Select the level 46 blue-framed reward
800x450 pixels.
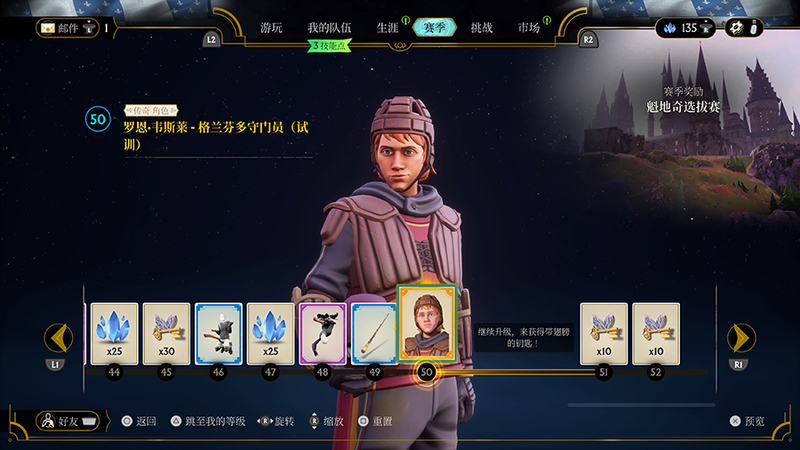pyautogui.click(x=218, y=332)
